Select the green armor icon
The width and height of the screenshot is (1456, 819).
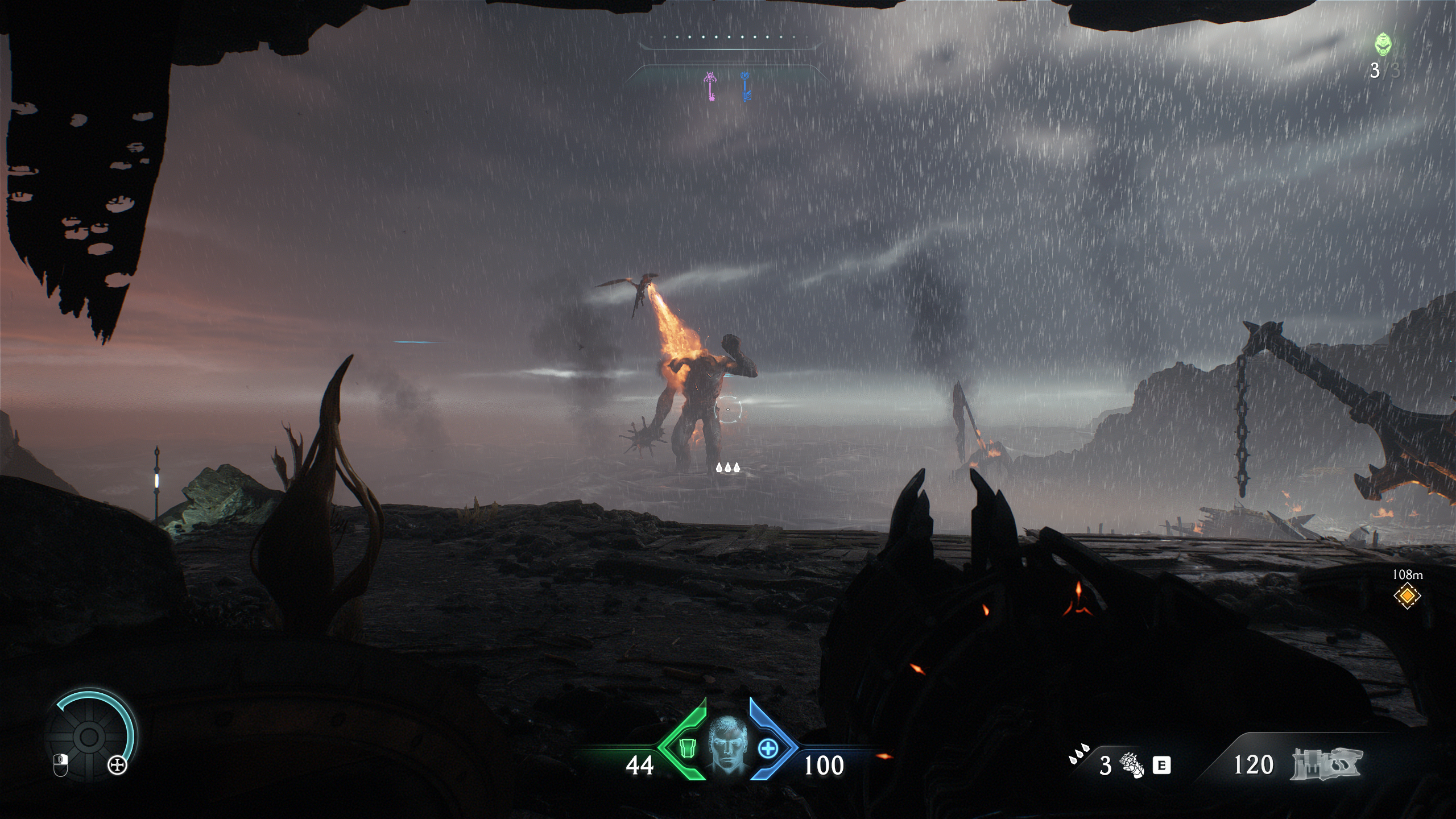click(687, 748)
